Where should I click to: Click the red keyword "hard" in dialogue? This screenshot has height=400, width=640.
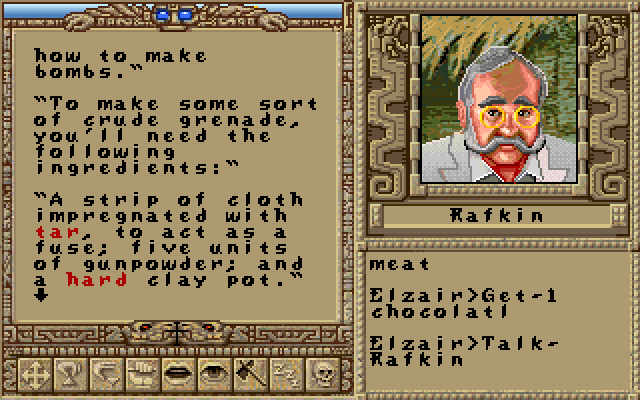[88, 280]
